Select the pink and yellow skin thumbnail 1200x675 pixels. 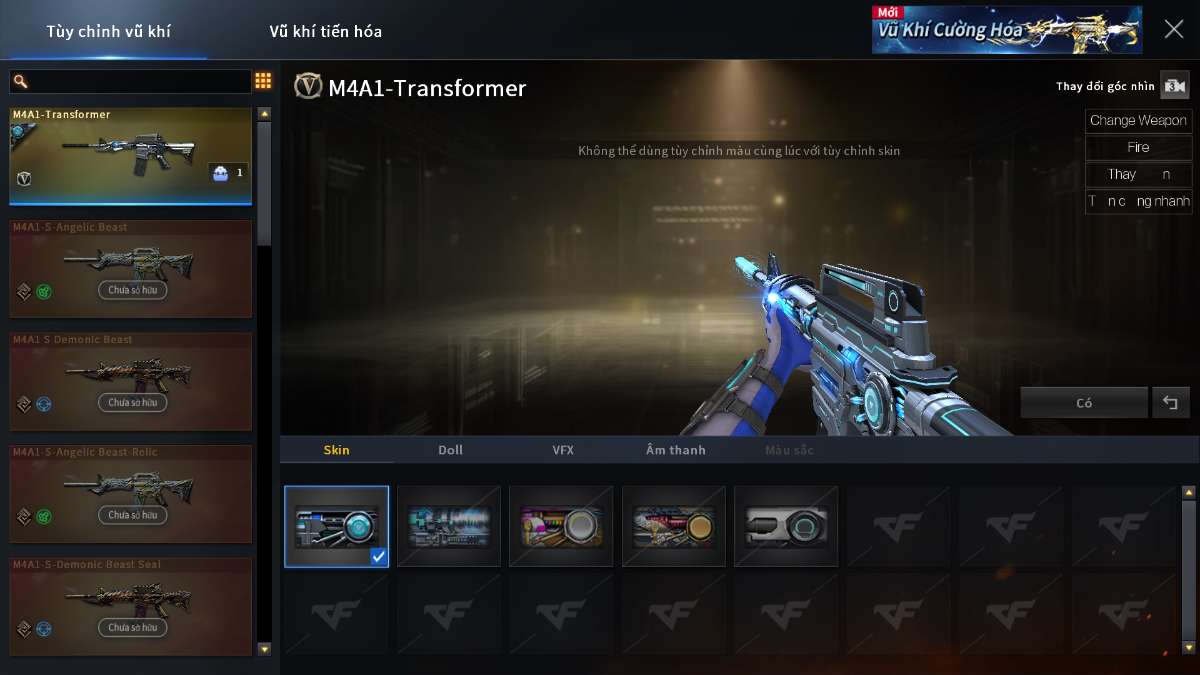coord(561,526)
